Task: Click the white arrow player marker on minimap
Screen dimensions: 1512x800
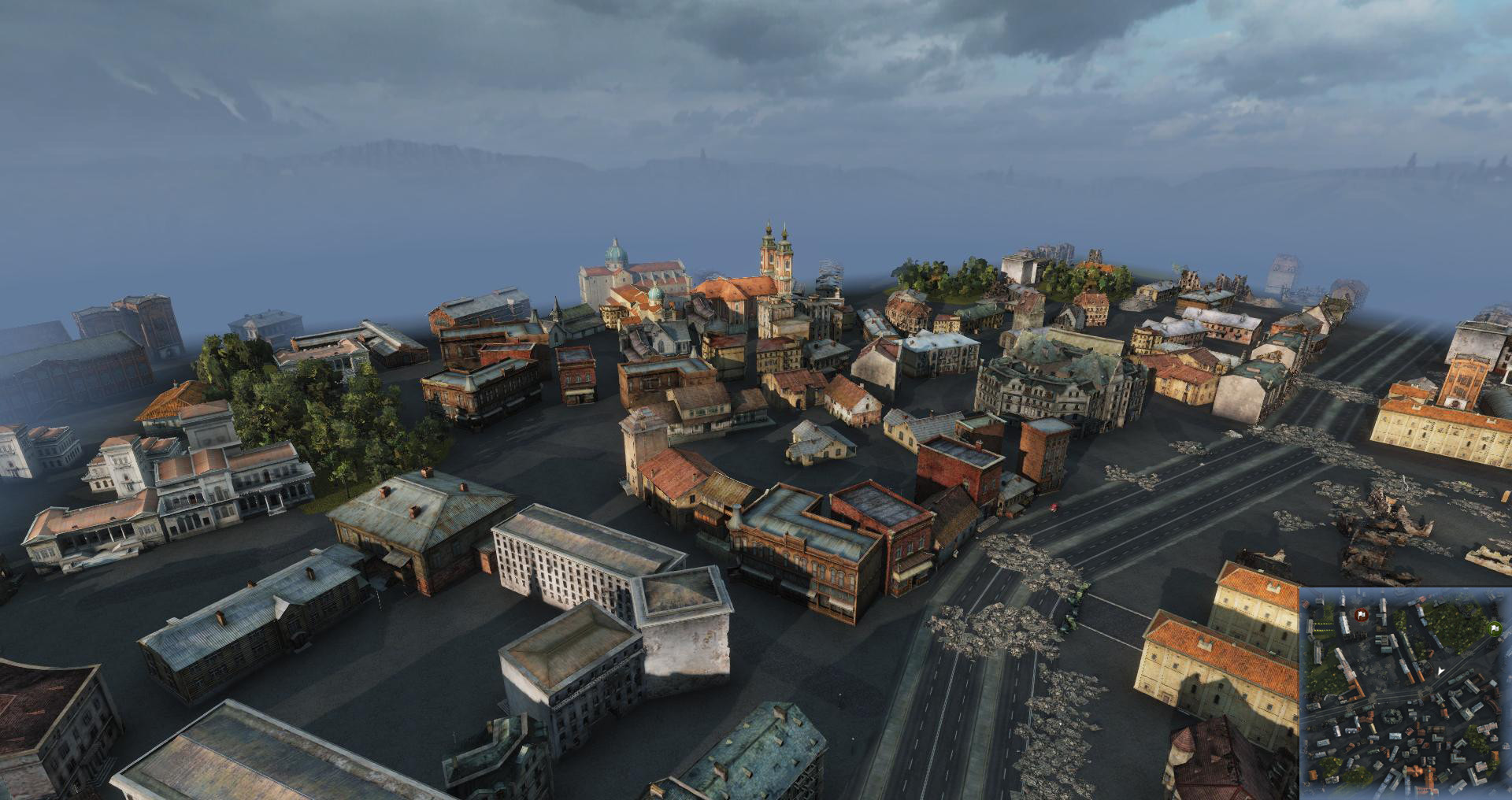Action: 1440,671
